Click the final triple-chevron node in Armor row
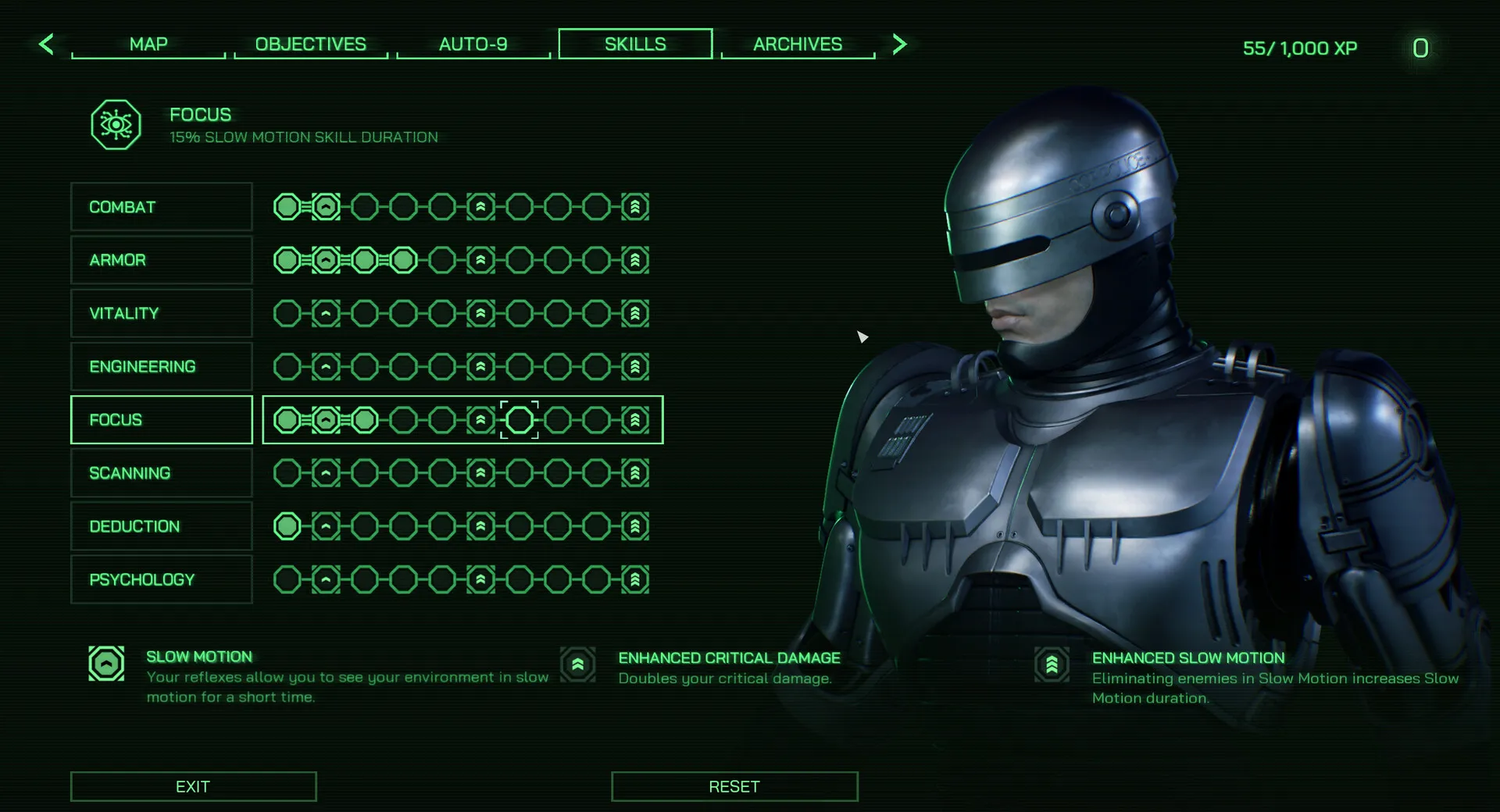The height and width of the screenshot is (812, 1500). (635, 260)
